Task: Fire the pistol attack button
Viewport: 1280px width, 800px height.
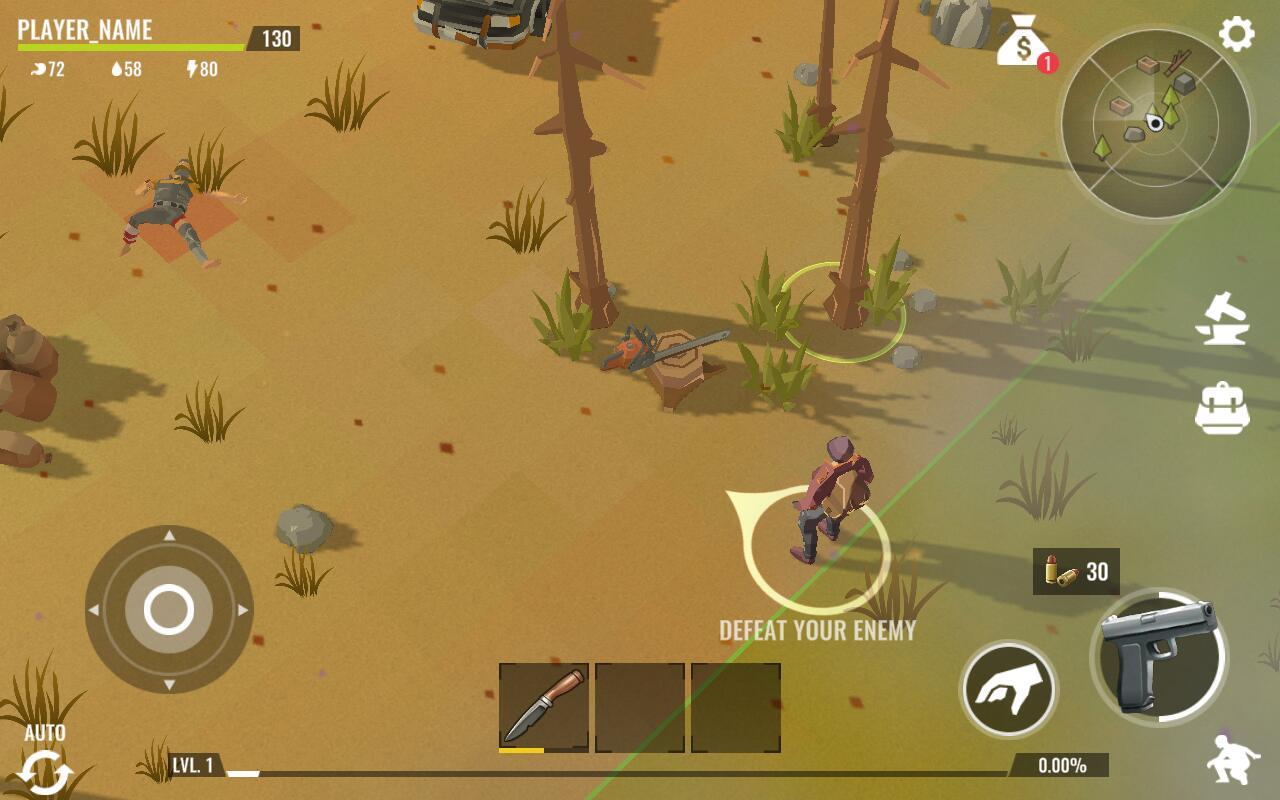Action: coord(1158,657)
